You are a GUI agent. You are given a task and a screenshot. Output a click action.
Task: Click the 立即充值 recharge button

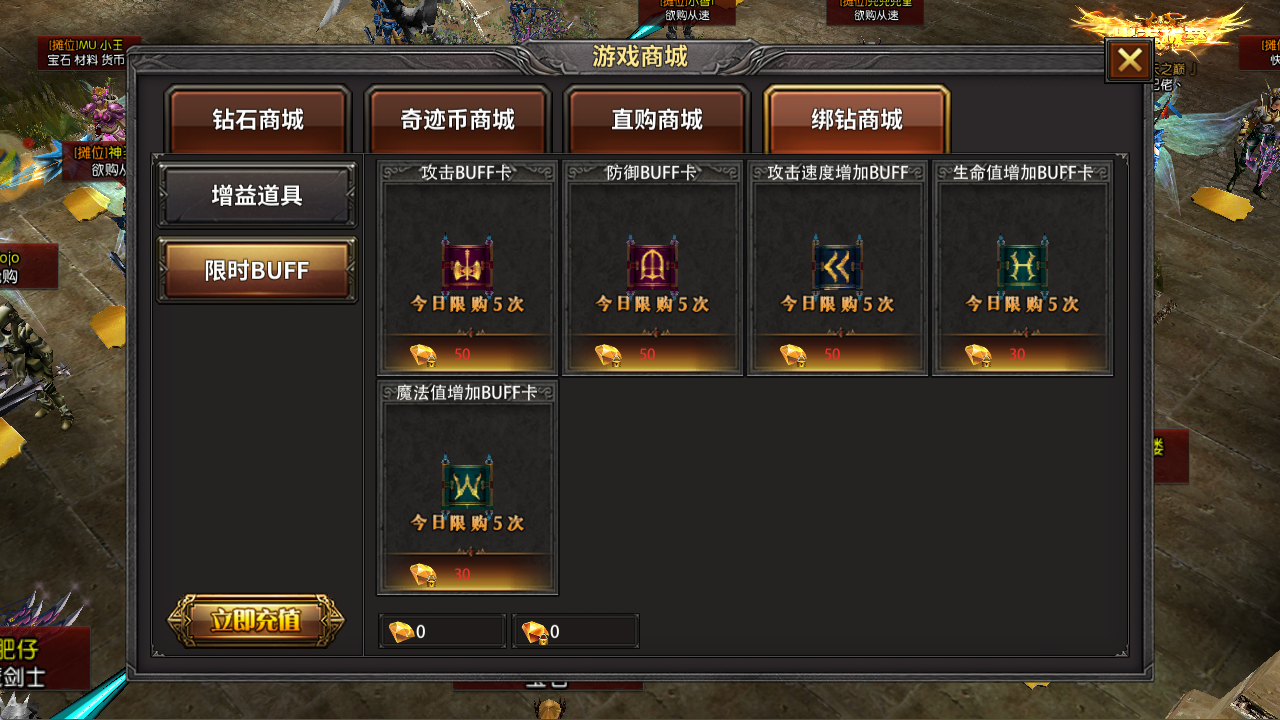tap(256, 620)
